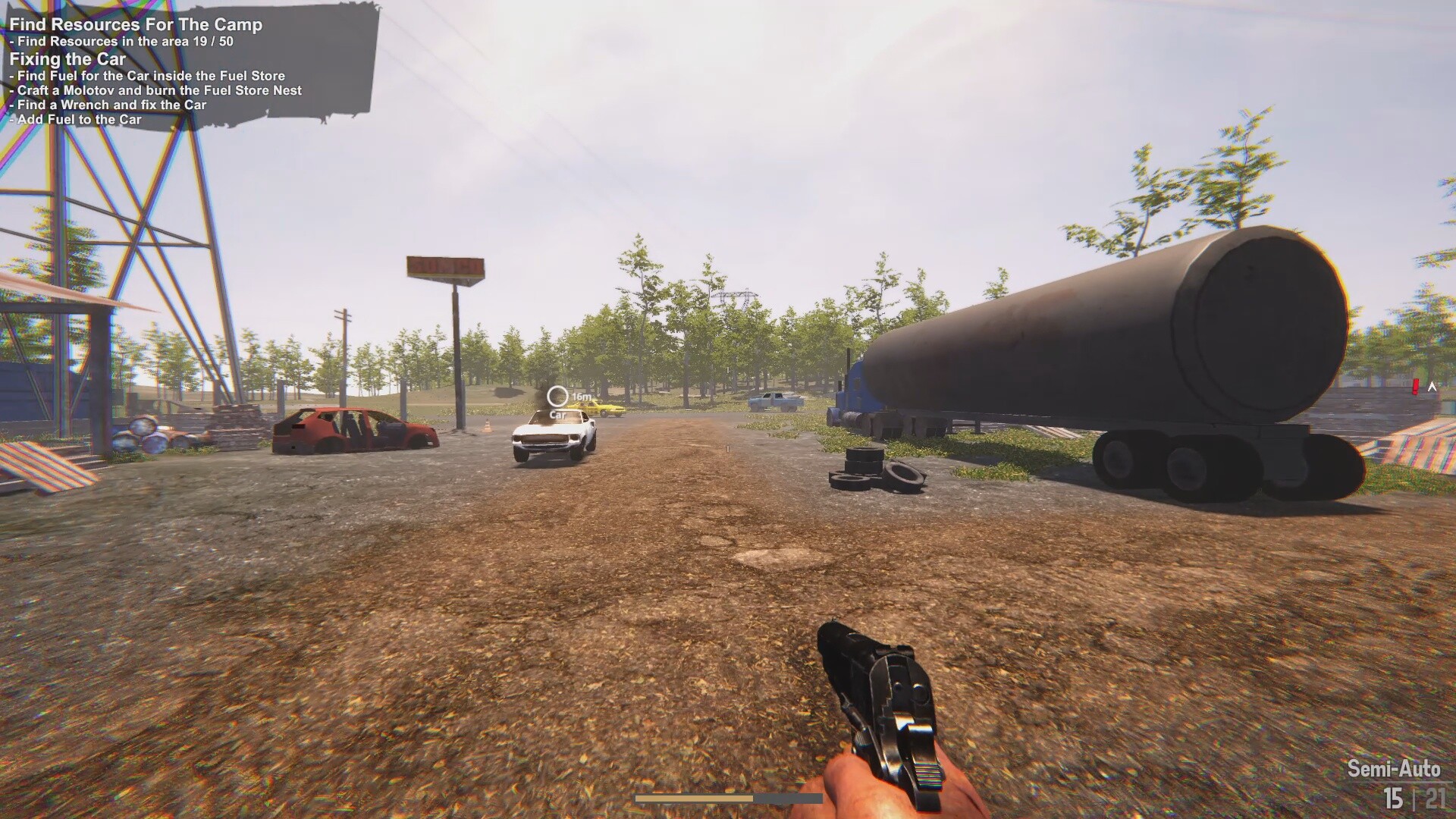Screen dimensions: 1456x819
Task: Click the pile of tires on the road
Action: (x=872, y=466)
